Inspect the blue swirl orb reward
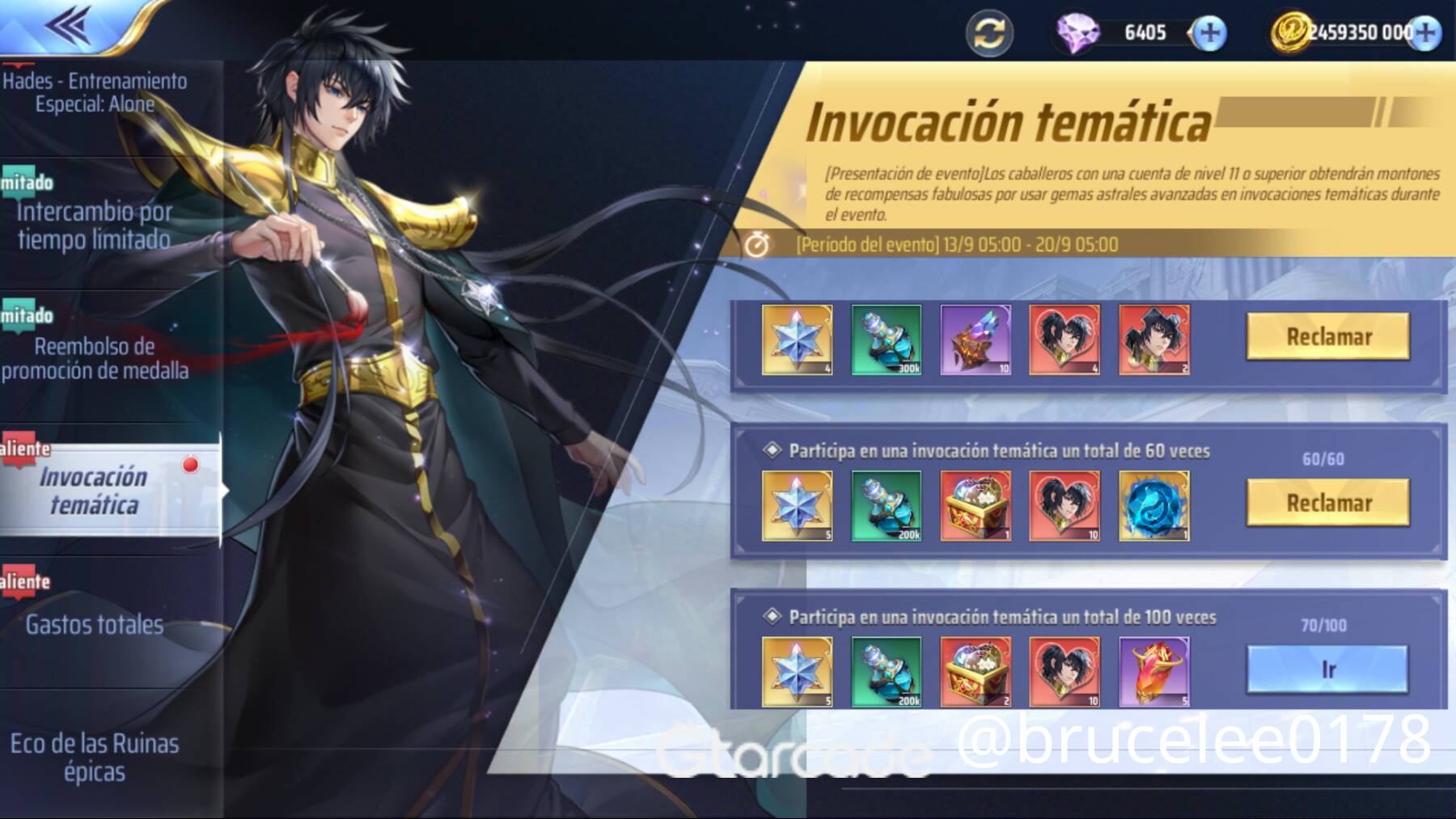 coord(1154,506)
